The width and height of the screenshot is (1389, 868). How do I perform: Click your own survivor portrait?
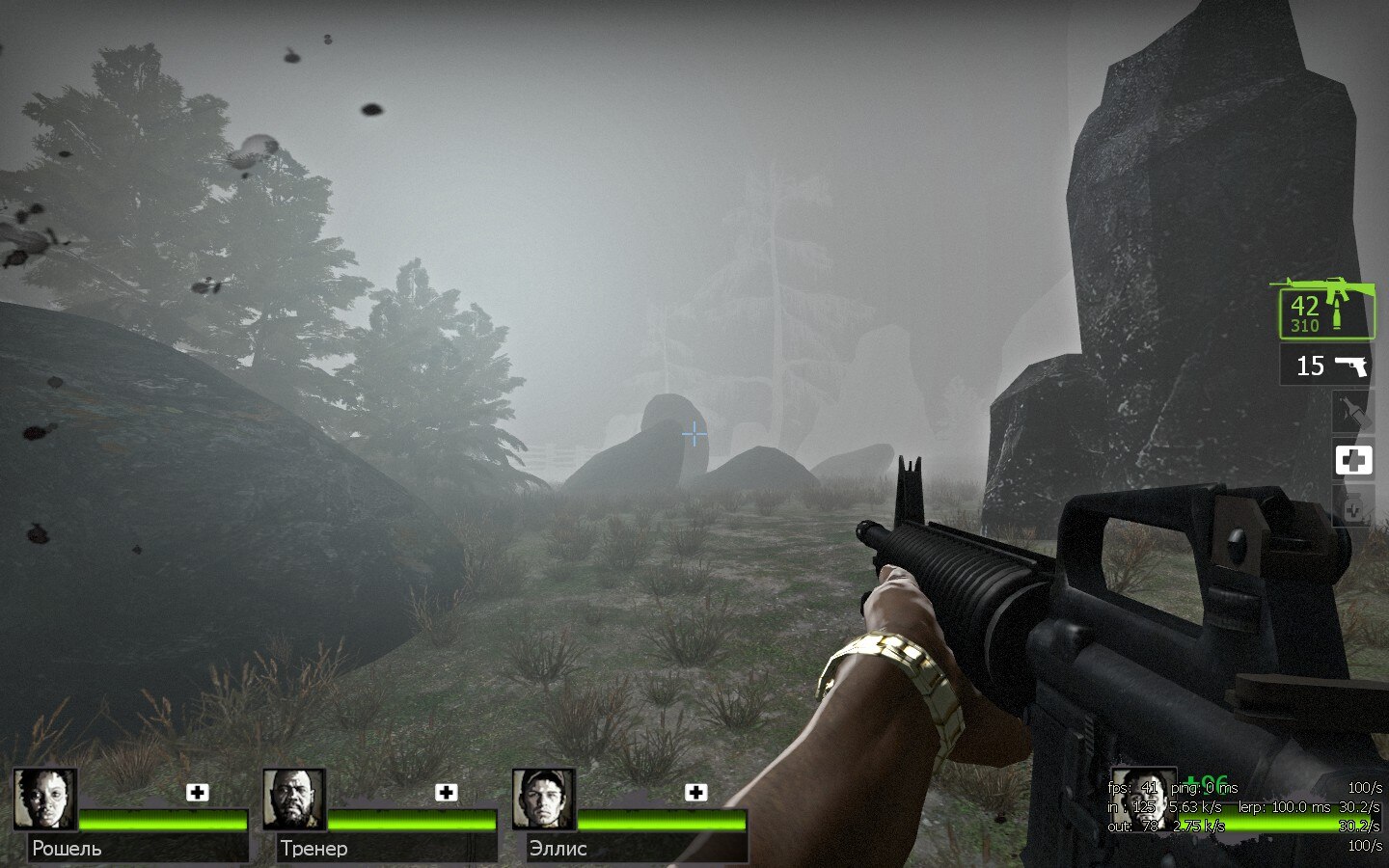pyautogui.click(x=1144, y=799)
